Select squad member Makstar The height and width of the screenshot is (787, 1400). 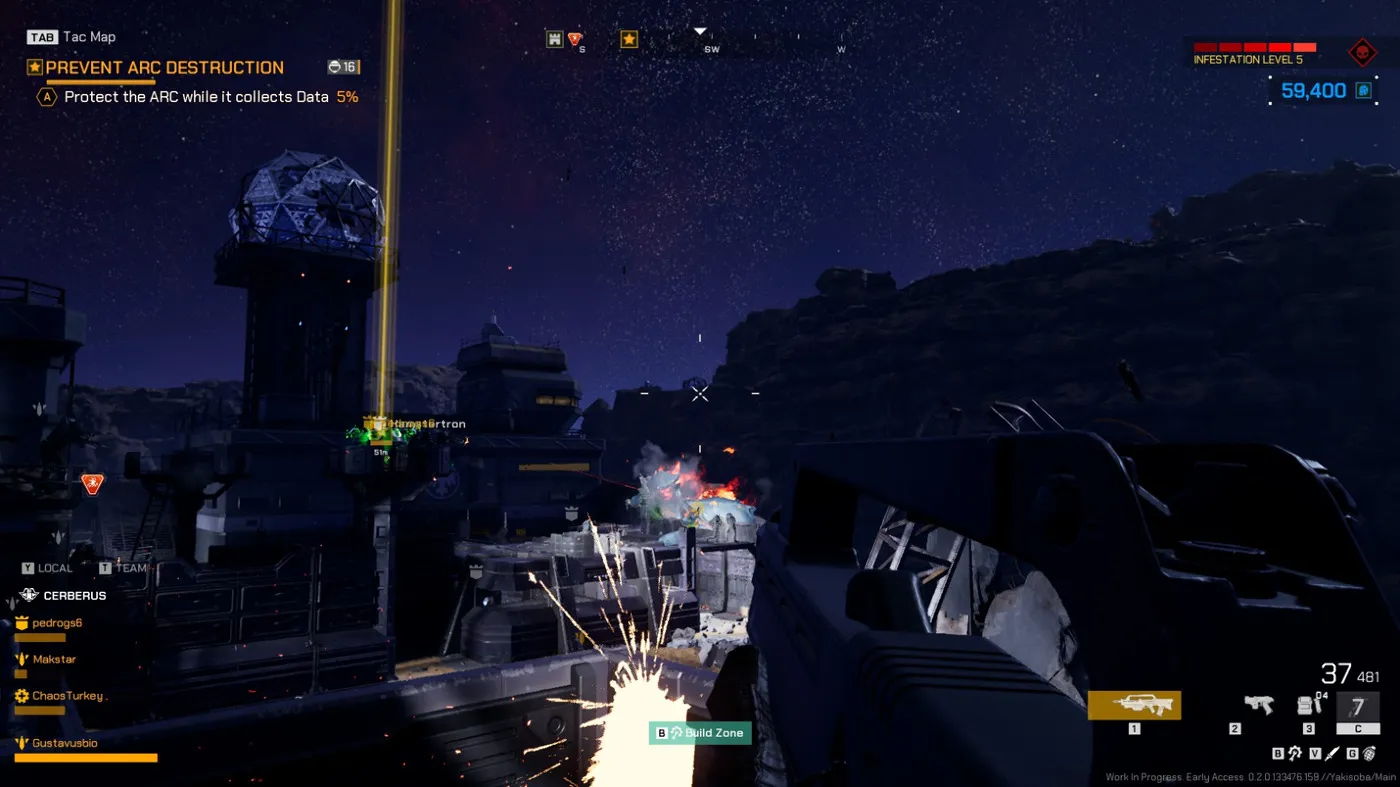[x=54, y=659]
